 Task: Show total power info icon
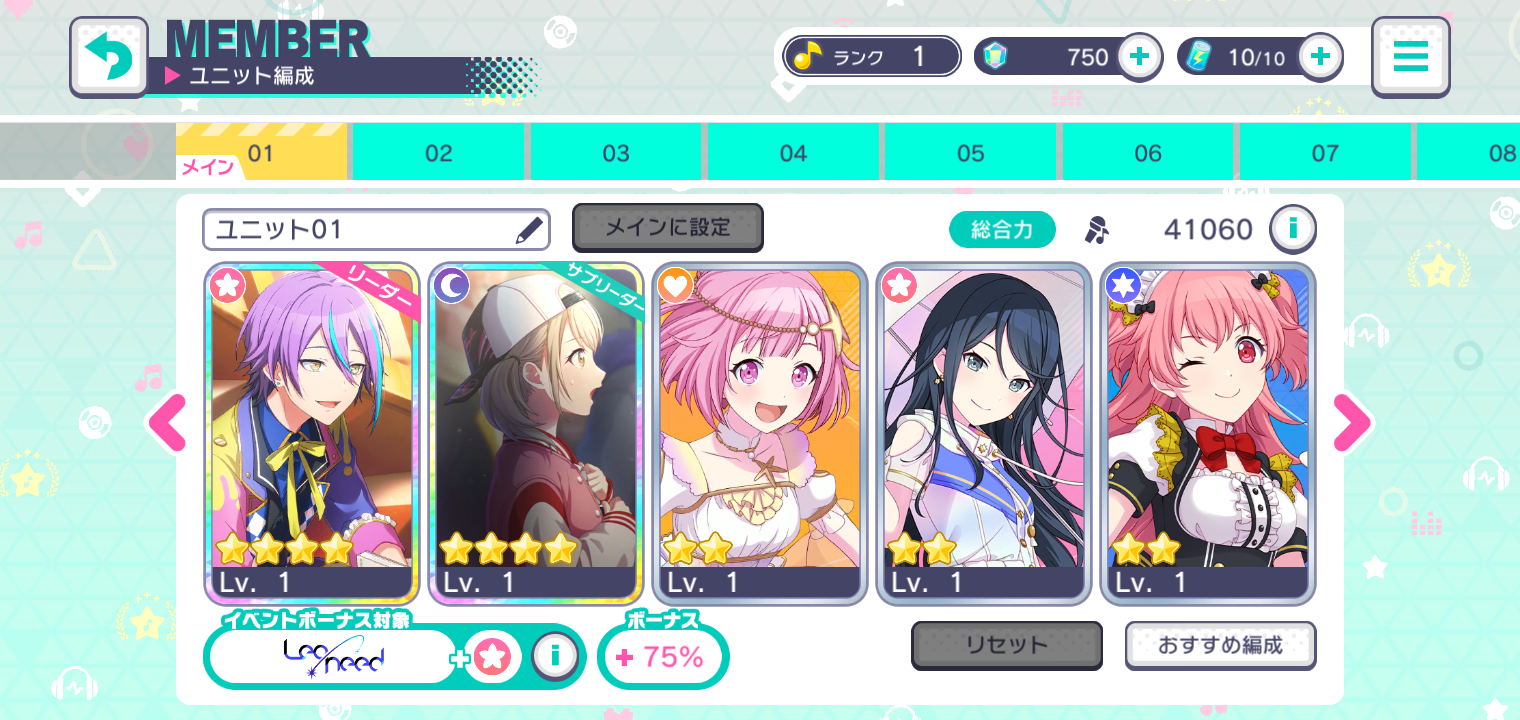point(1292,230)
